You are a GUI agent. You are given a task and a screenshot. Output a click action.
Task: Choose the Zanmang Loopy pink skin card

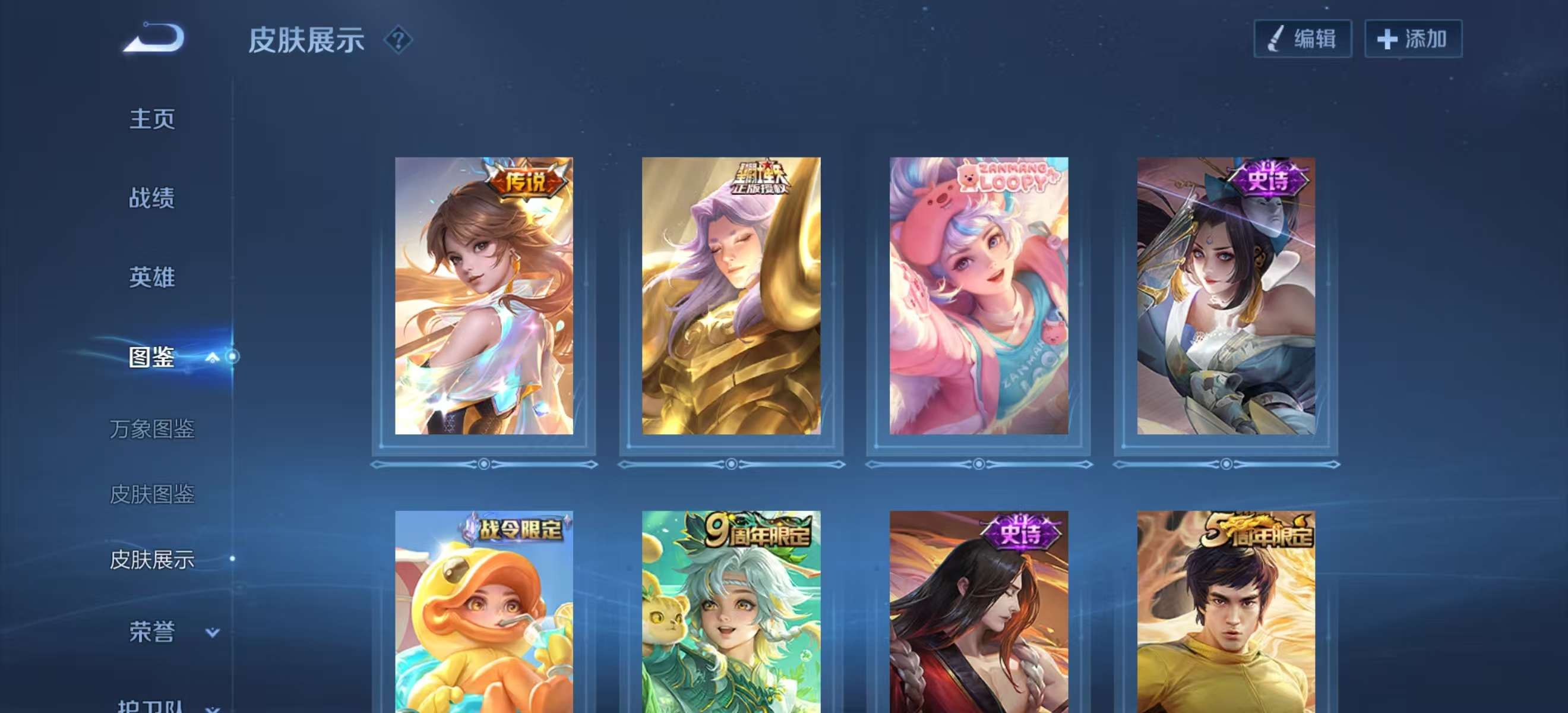point(979,296)
